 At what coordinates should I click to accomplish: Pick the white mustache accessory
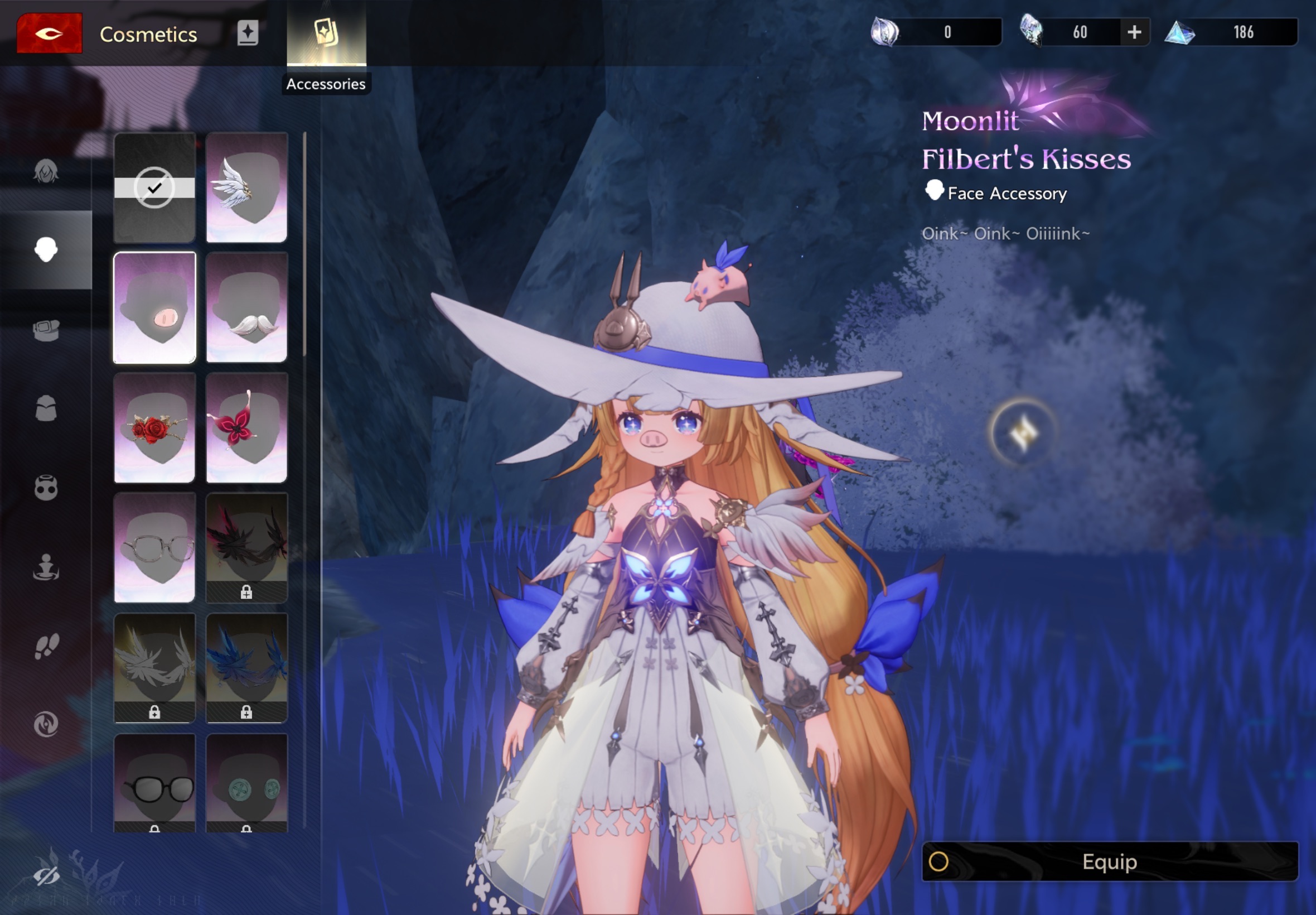[x=246, y=308]
